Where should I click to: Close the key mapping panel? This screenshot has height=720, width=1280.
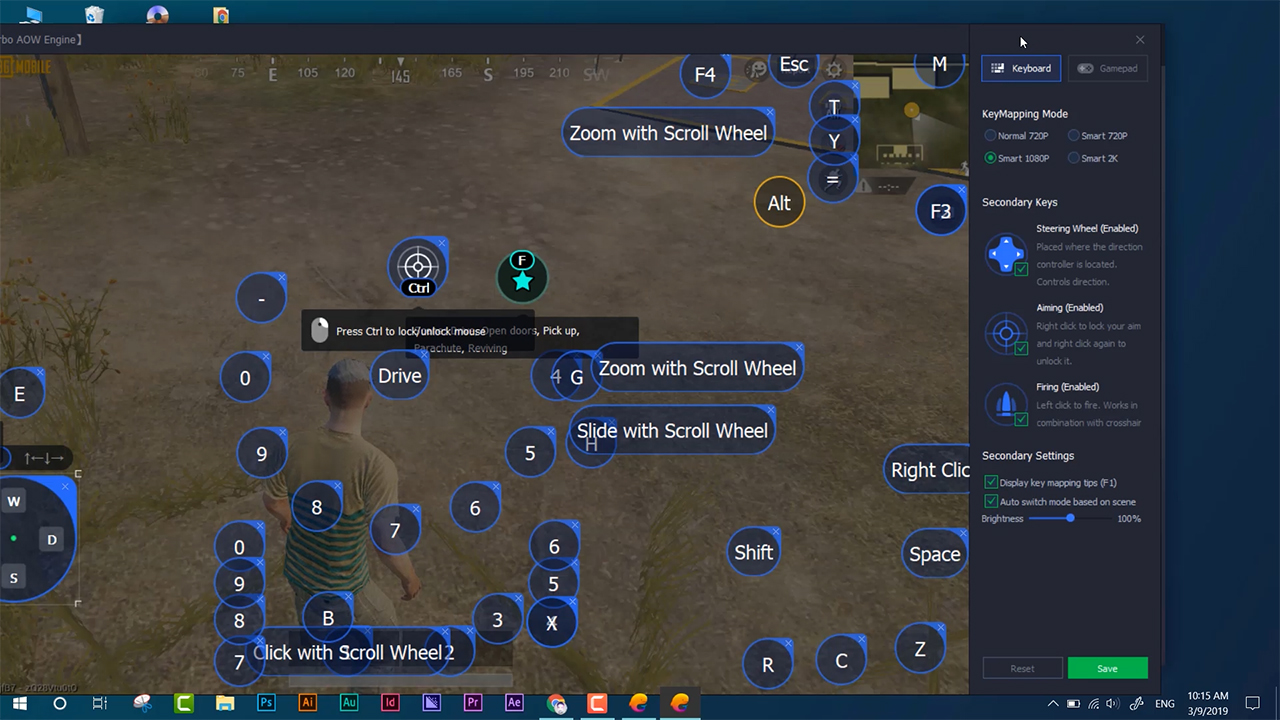1140,40
